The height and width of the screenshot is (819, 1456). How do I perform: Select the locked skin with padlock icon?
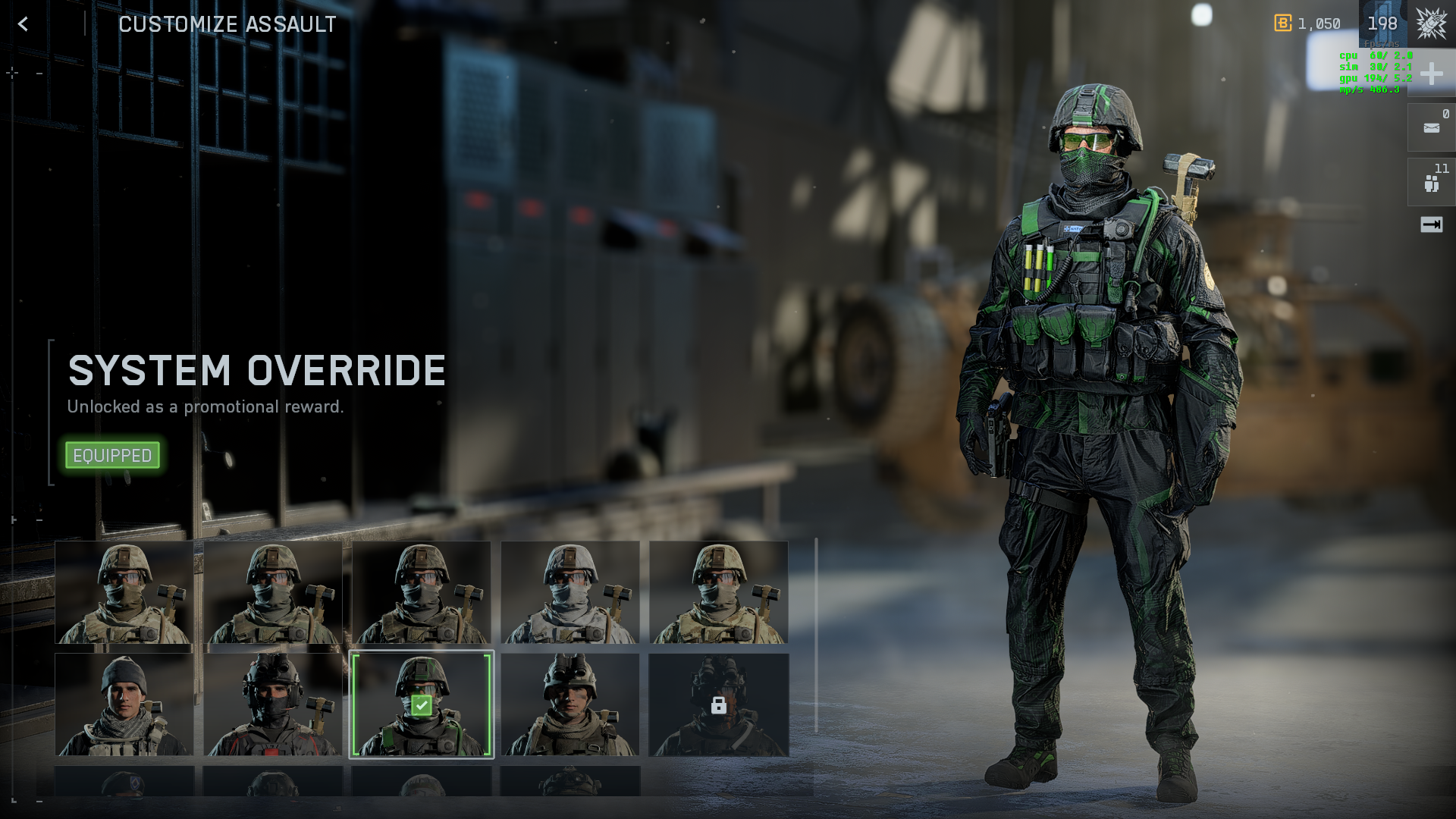tap(718, 704)
